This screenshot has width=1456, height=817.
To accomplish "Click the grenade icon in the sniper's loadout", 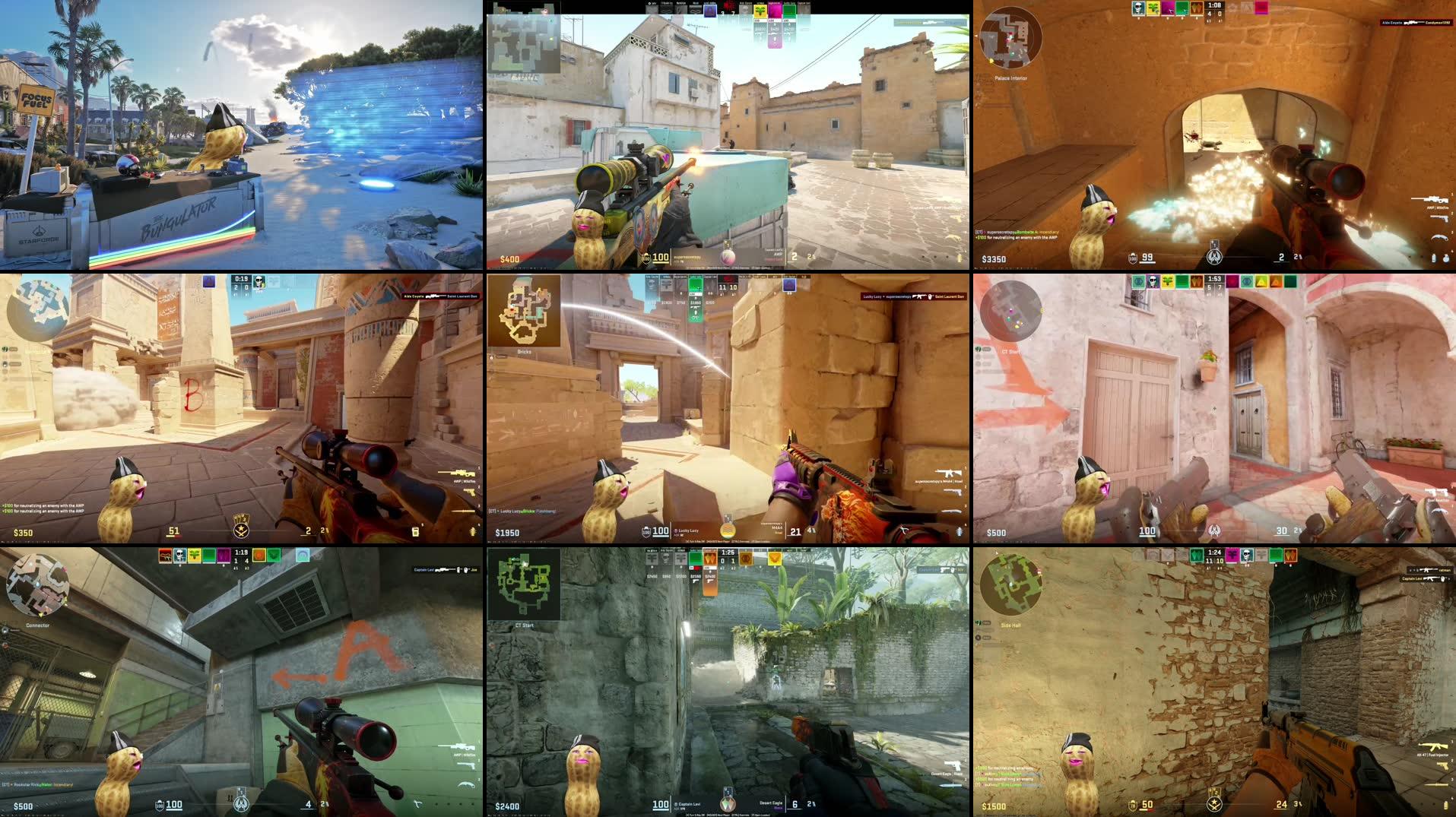I will (1434, 258).
